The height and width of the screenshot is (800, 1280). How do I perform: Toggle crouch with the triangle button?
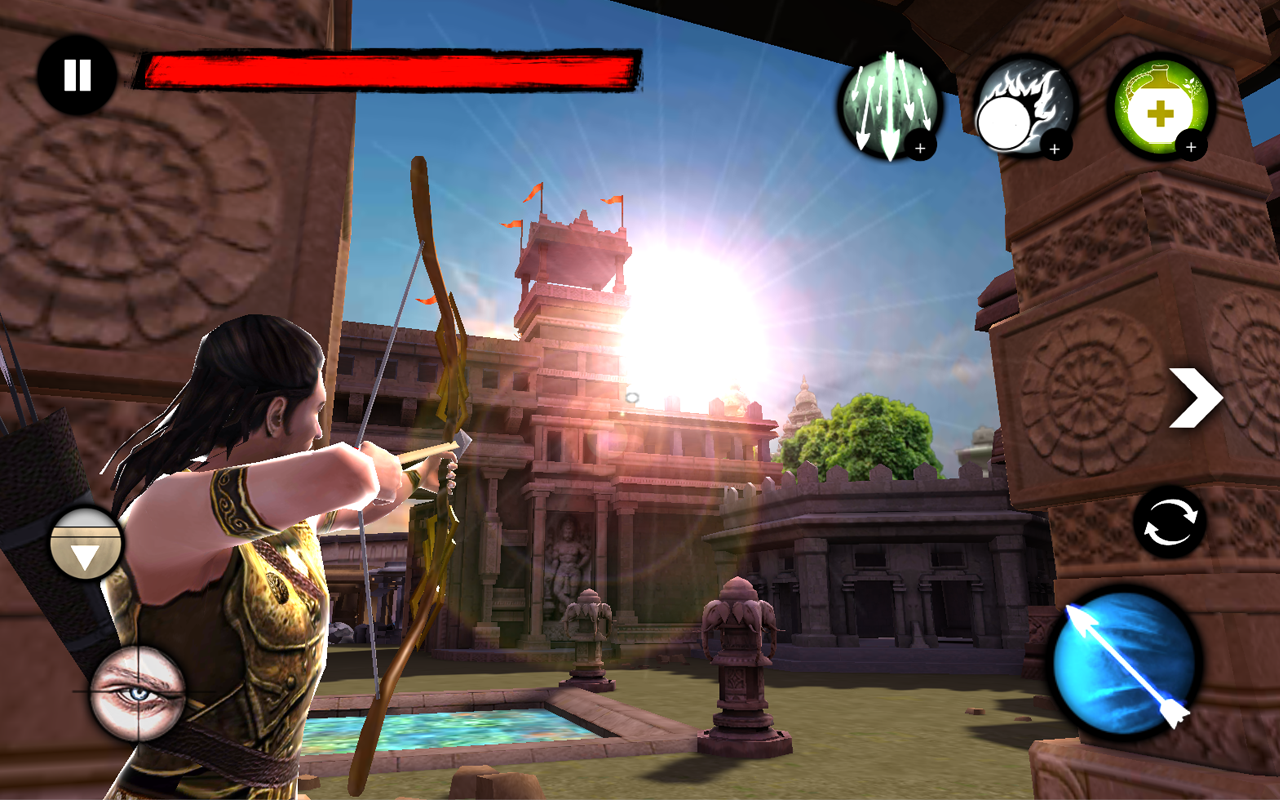88,543
